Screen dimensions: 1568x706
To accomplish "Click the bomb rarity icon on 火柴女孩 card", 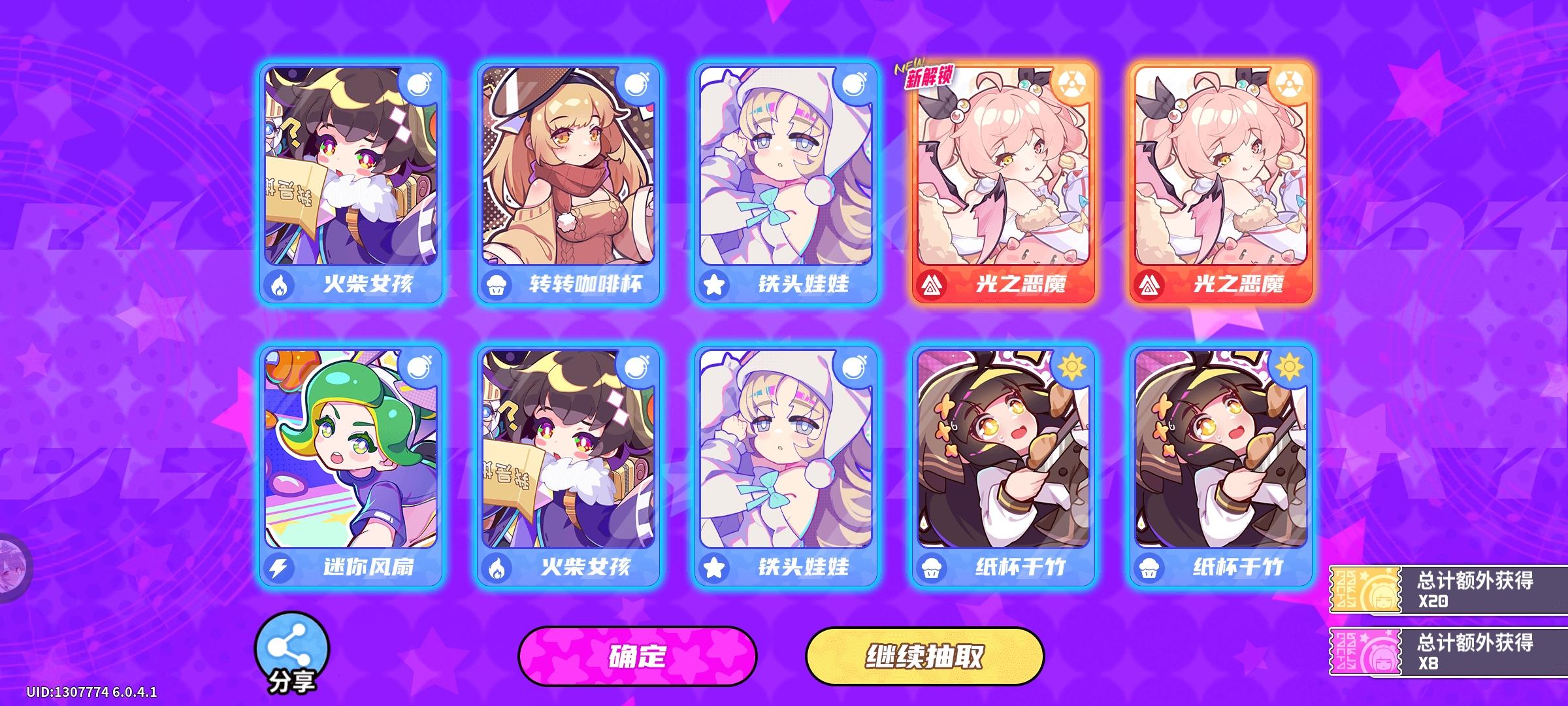I will tap(418, 84).
